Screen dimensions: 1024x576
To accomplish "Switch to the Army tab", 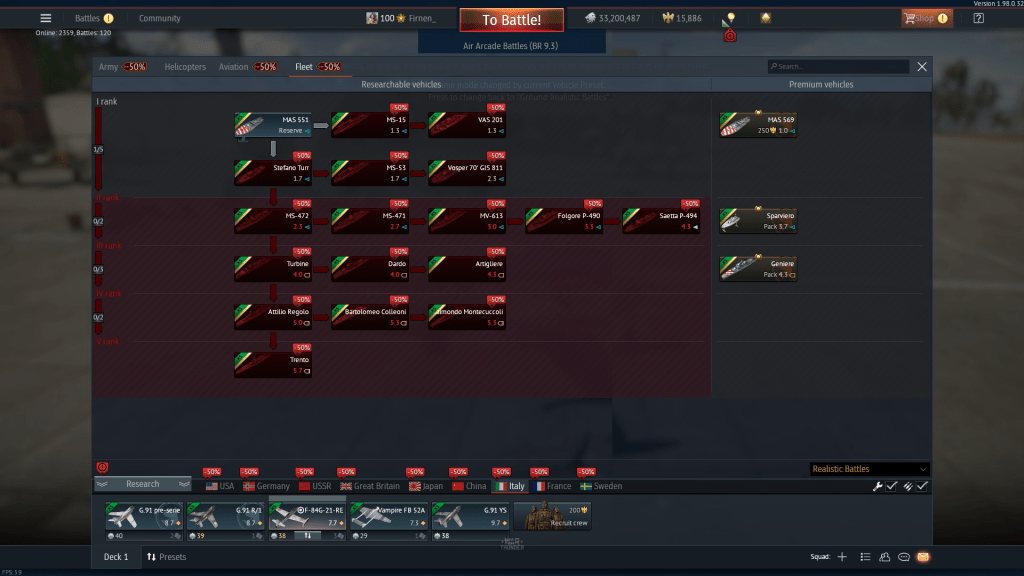I will (108, 67).
